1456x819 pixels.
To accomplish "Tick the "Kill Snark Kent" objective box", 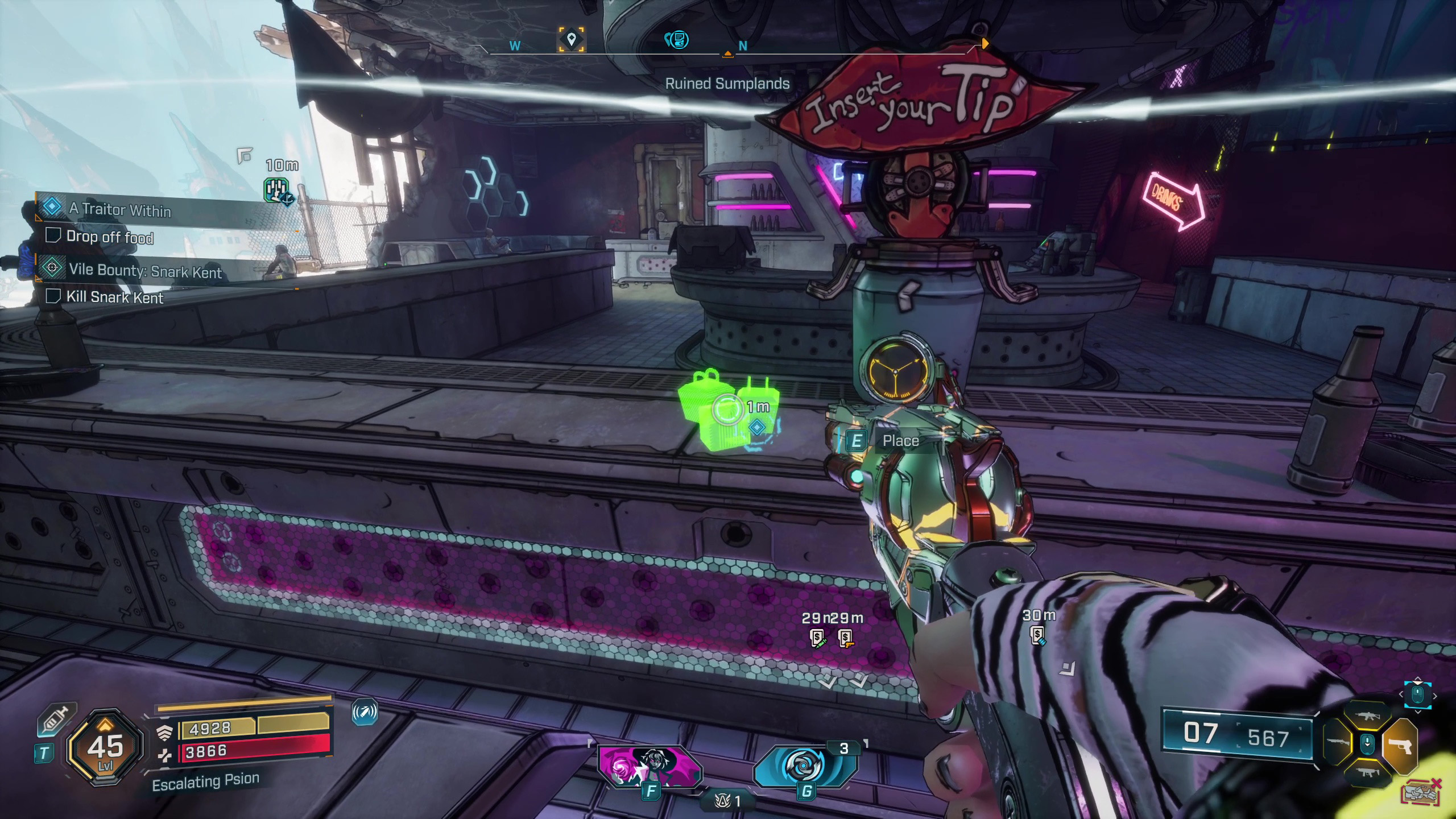I will pyautogui.click(x=53, y=296).
